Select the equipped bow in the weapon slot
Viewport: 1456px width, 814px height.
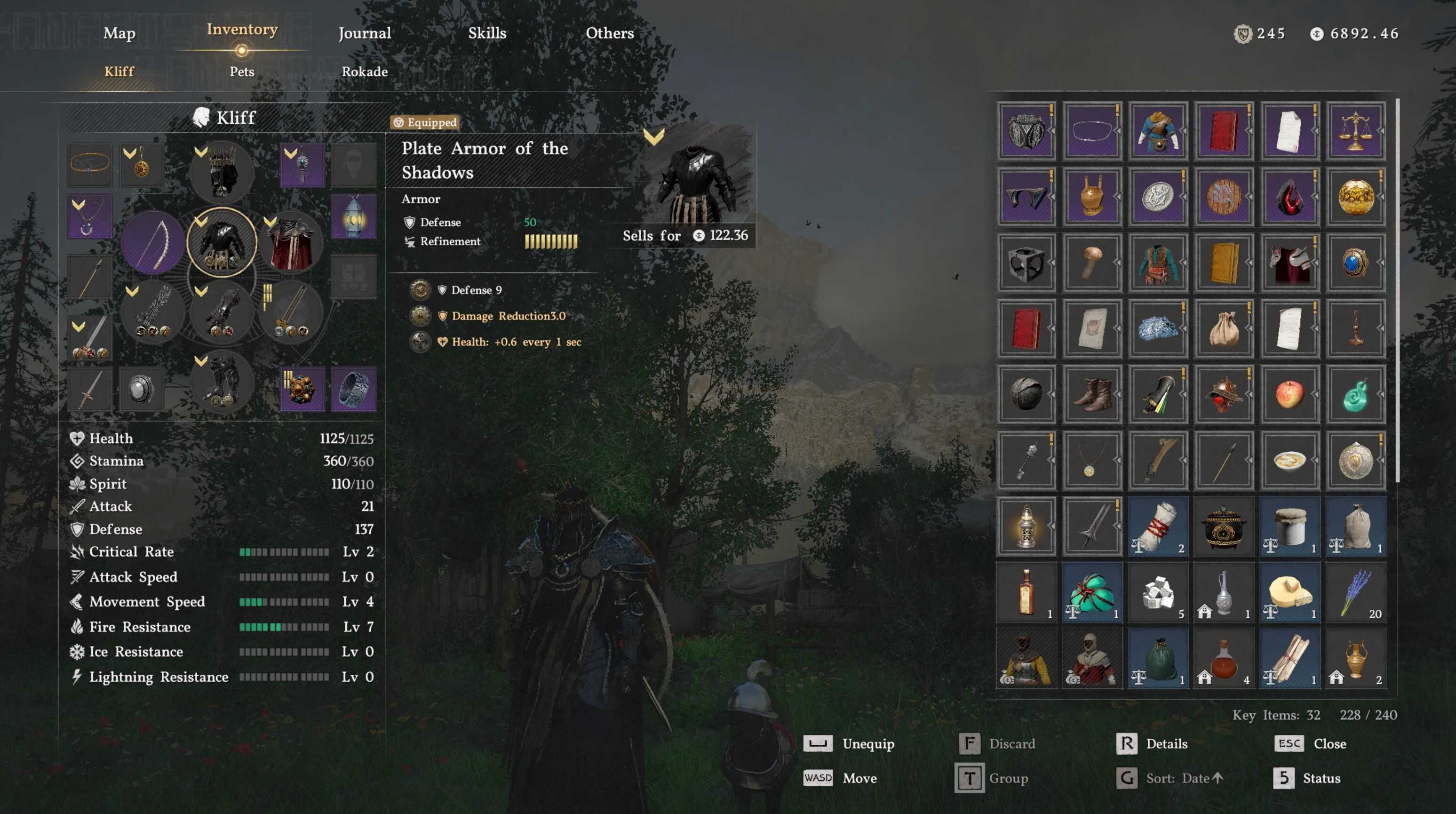[x=154, y=243]
